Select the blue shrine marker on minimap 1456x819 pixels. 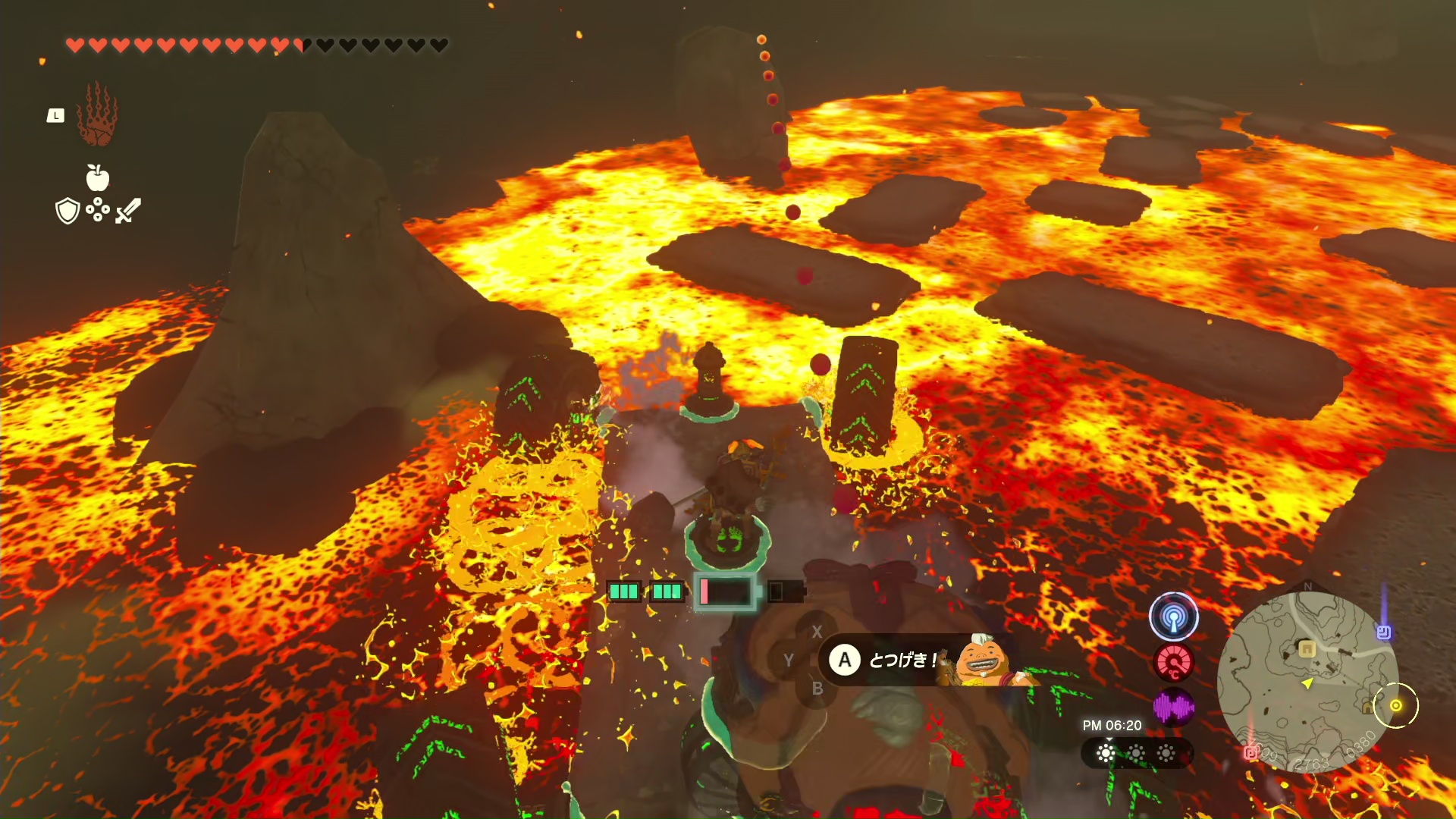pyautogui.click(x=1383, y=632)
